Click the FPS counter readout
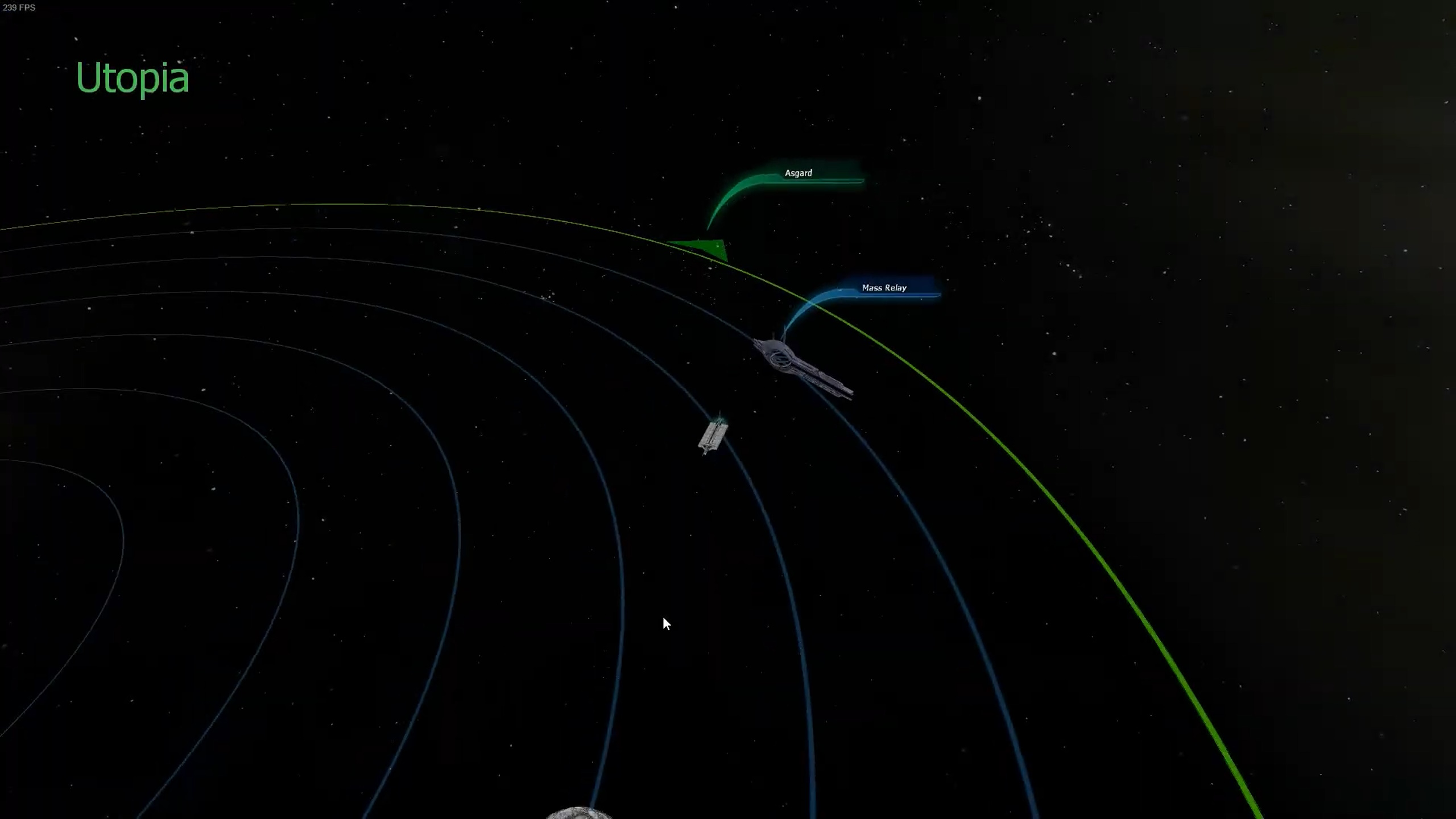The height and width of the screenshot is (819, 1456). pos(20,7)
